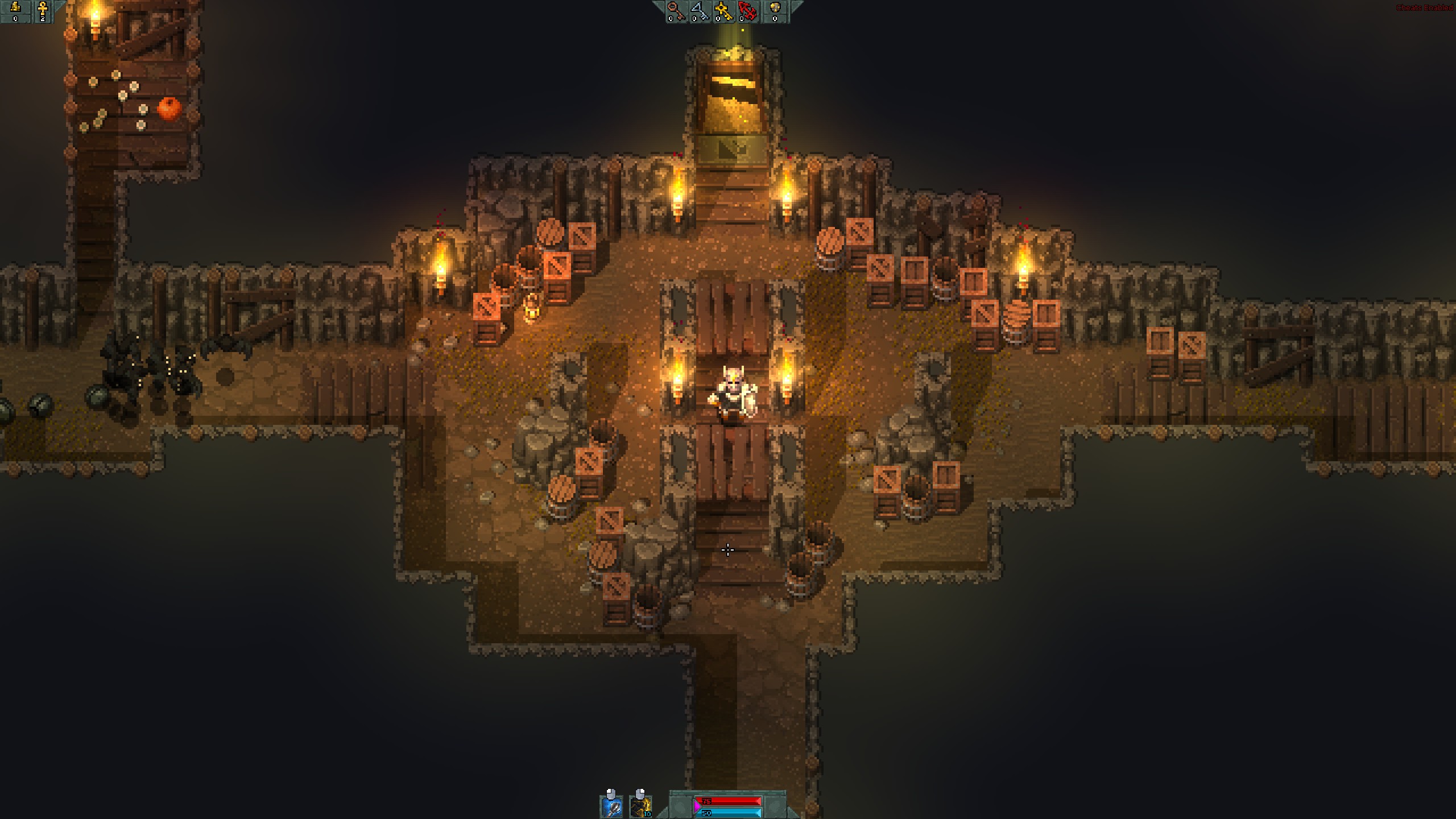Click the magenta experience arrow indicator
The width and height of the screenshot is (1456, 819).
coord(697,807)
